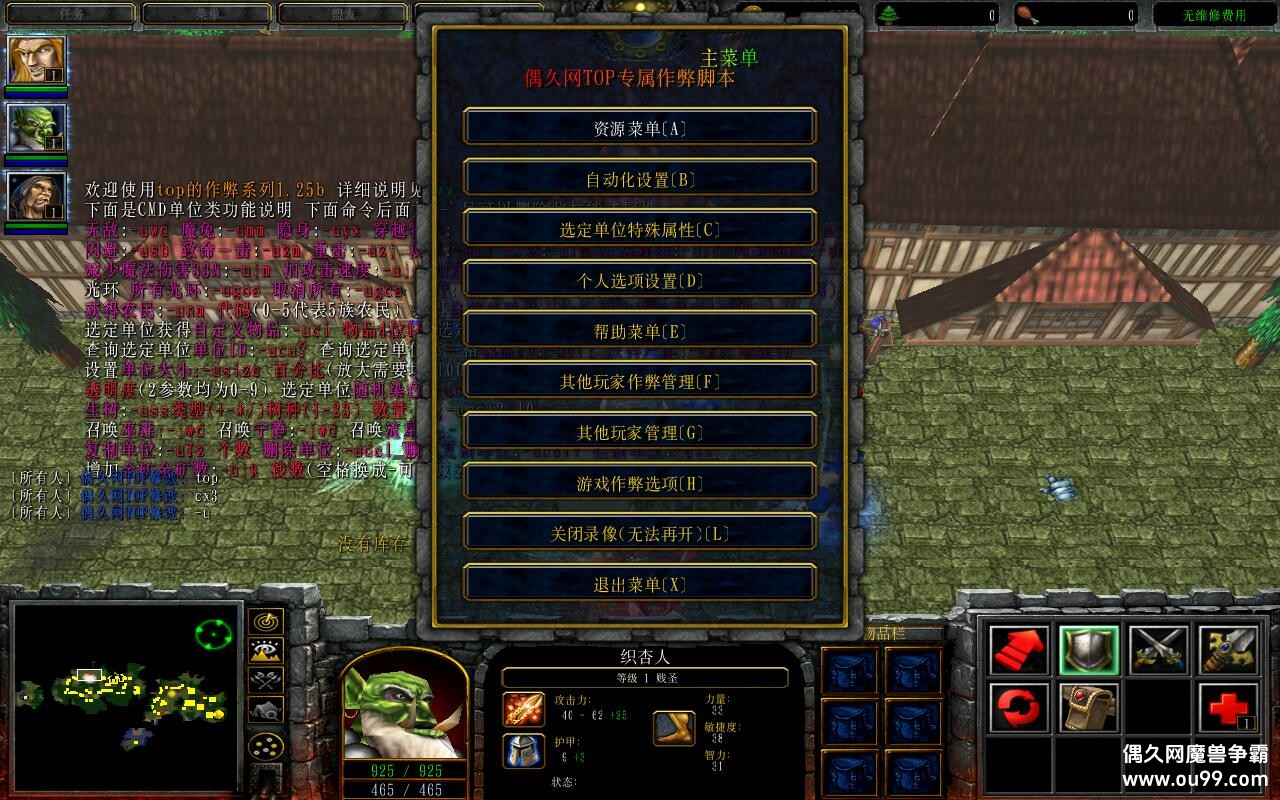This screenshot has height=800, width=1280.
Task: Click the minimap signal ping button
Action: tap(265, 622)
